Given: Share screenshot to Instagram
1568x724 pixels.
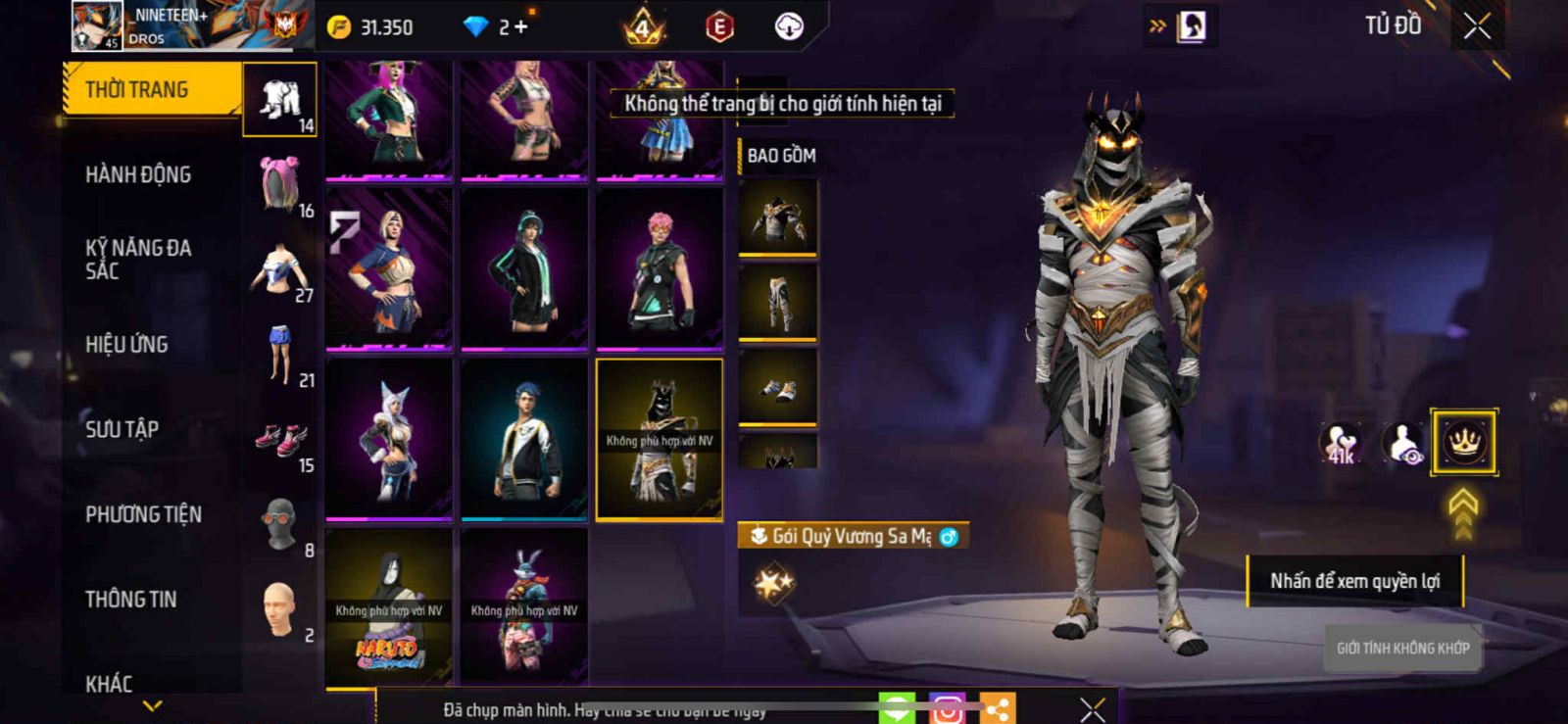Looking at the screenshot, I should [x=947, y=709].
